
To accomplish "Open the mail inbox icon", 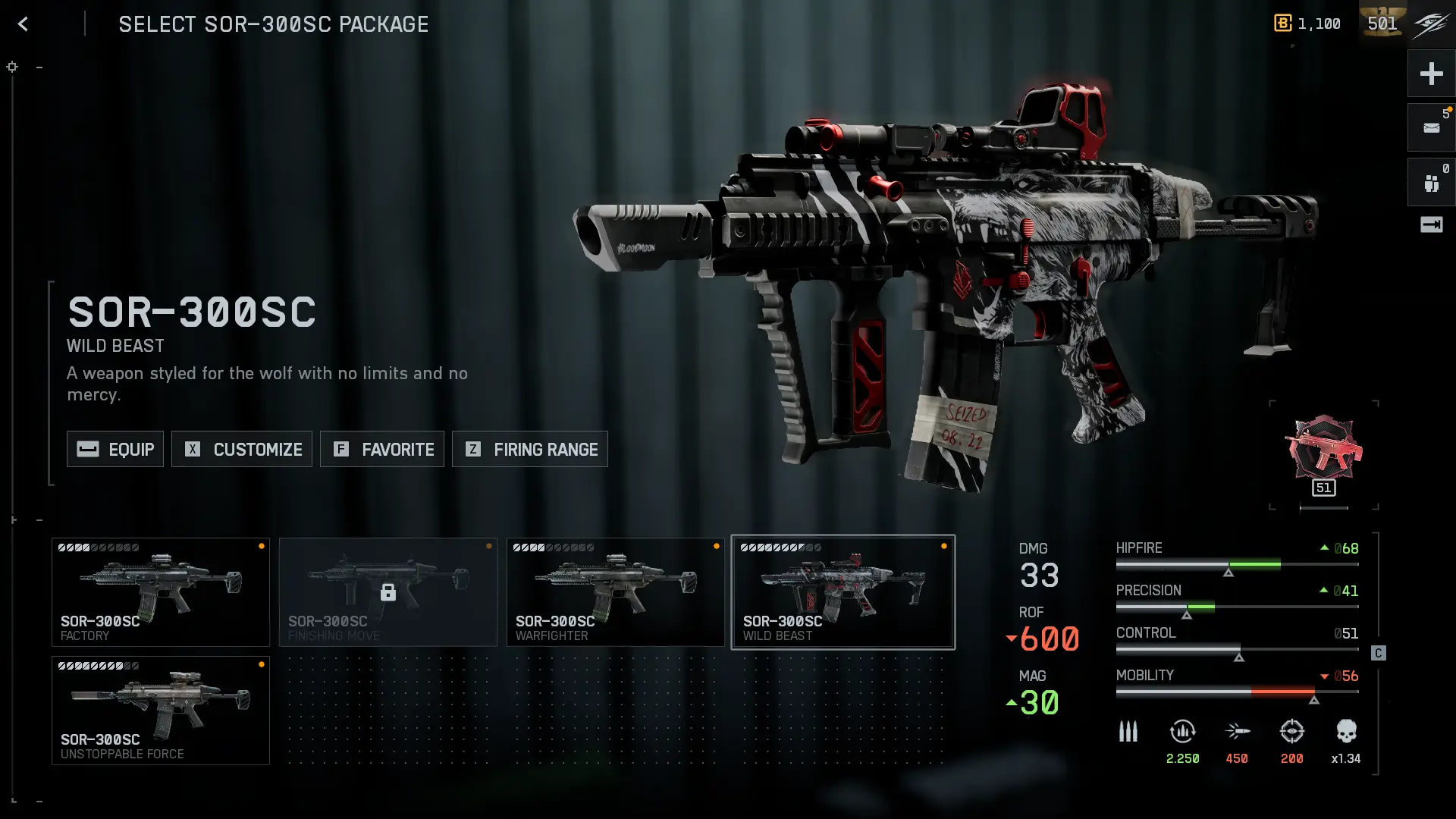I will [x=1431, y=128].
